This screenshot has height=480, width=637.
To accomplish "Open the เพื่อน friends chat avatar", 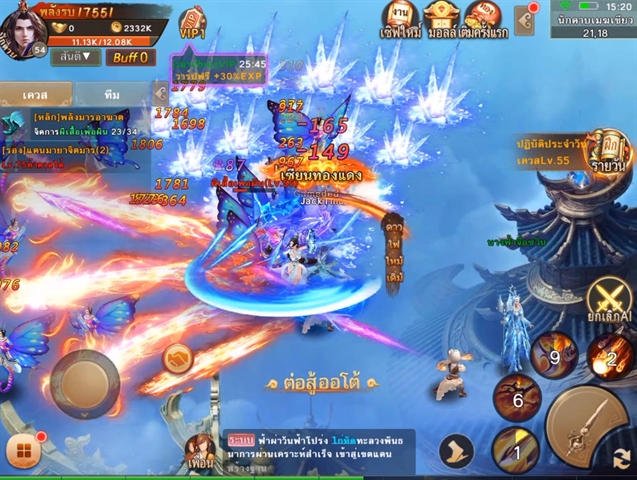I will (x=201, y=452).
